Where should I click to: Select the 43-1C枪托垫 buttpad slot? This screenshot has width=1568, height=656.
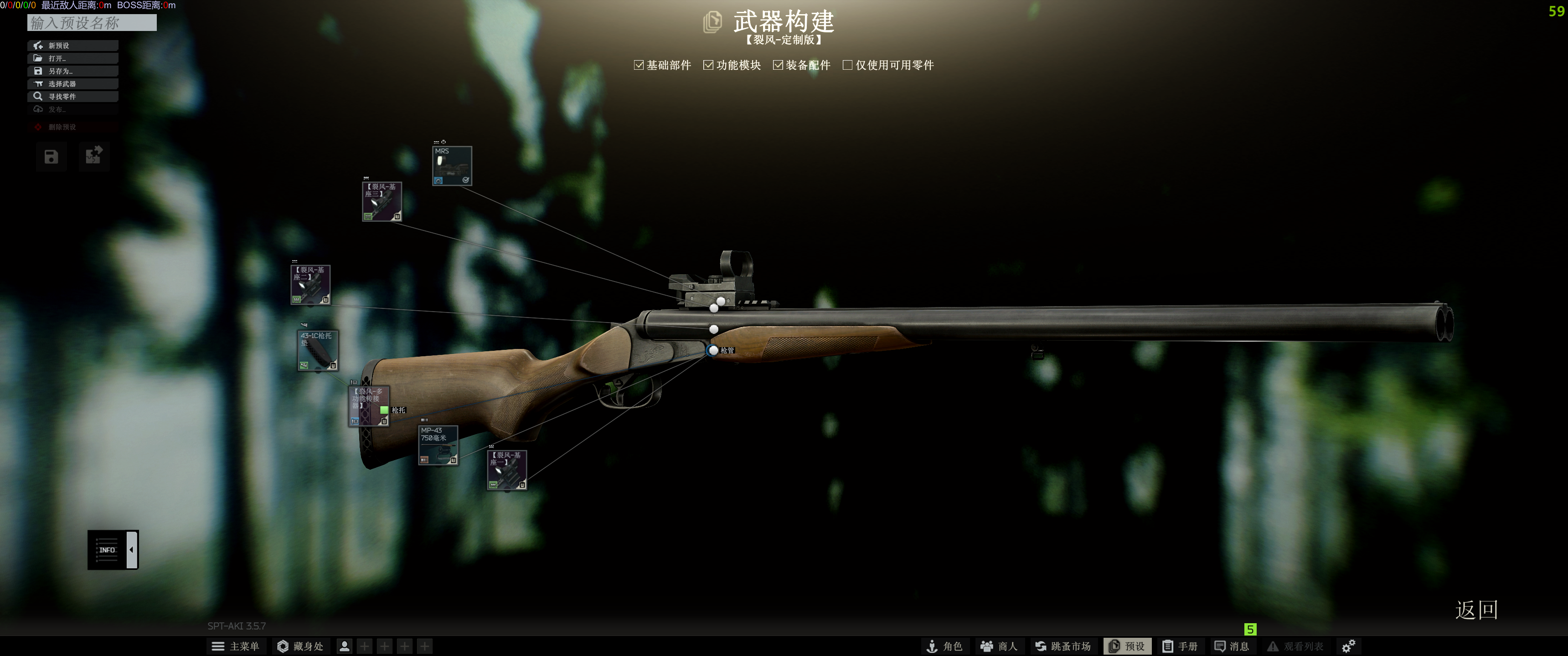pyautogui.click(x=317, y=350)
